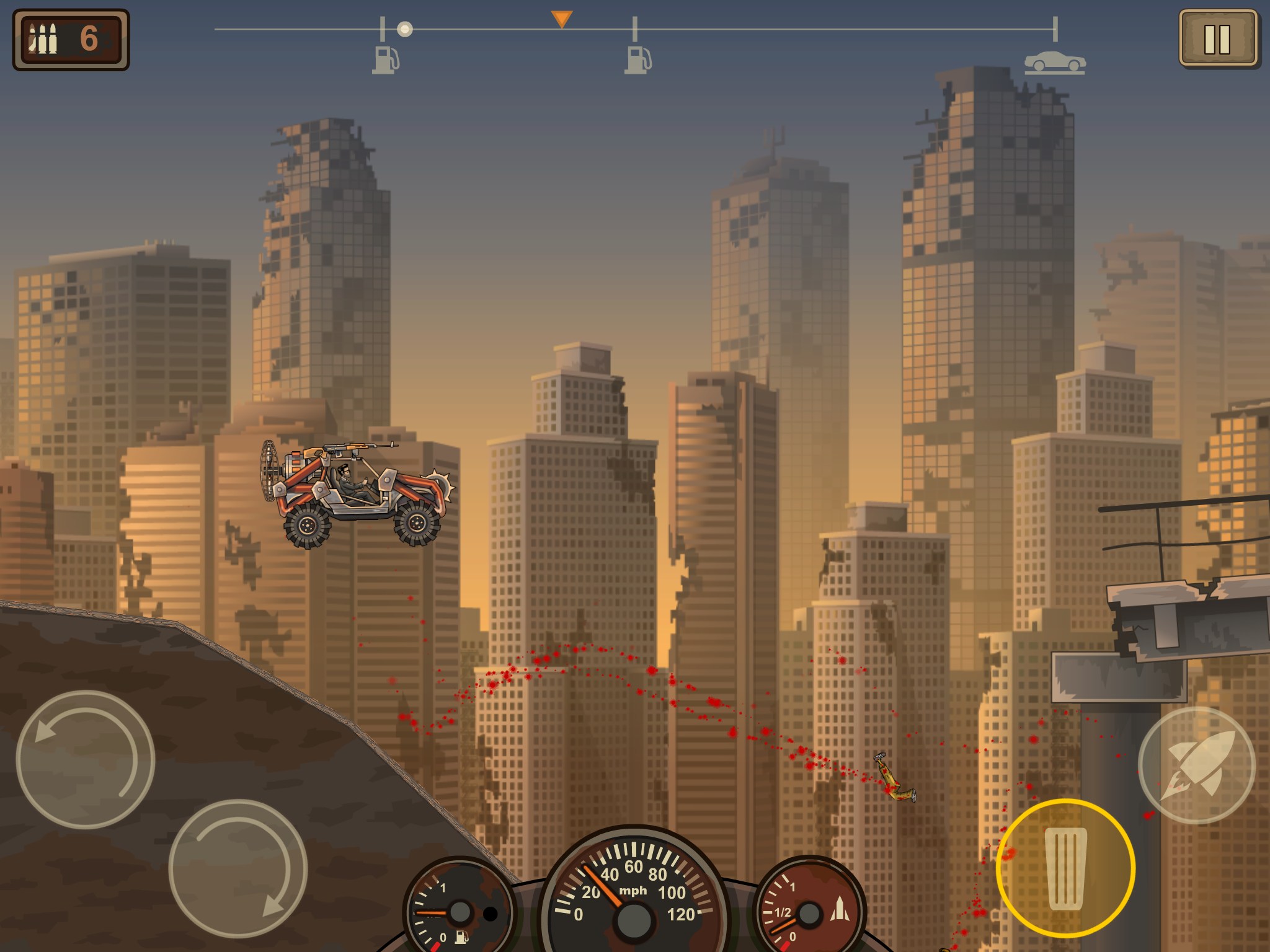Tilt vehicle forward with clockwise arrow
The height and width of the screenshot is (952, 1270).
point(238,868)
